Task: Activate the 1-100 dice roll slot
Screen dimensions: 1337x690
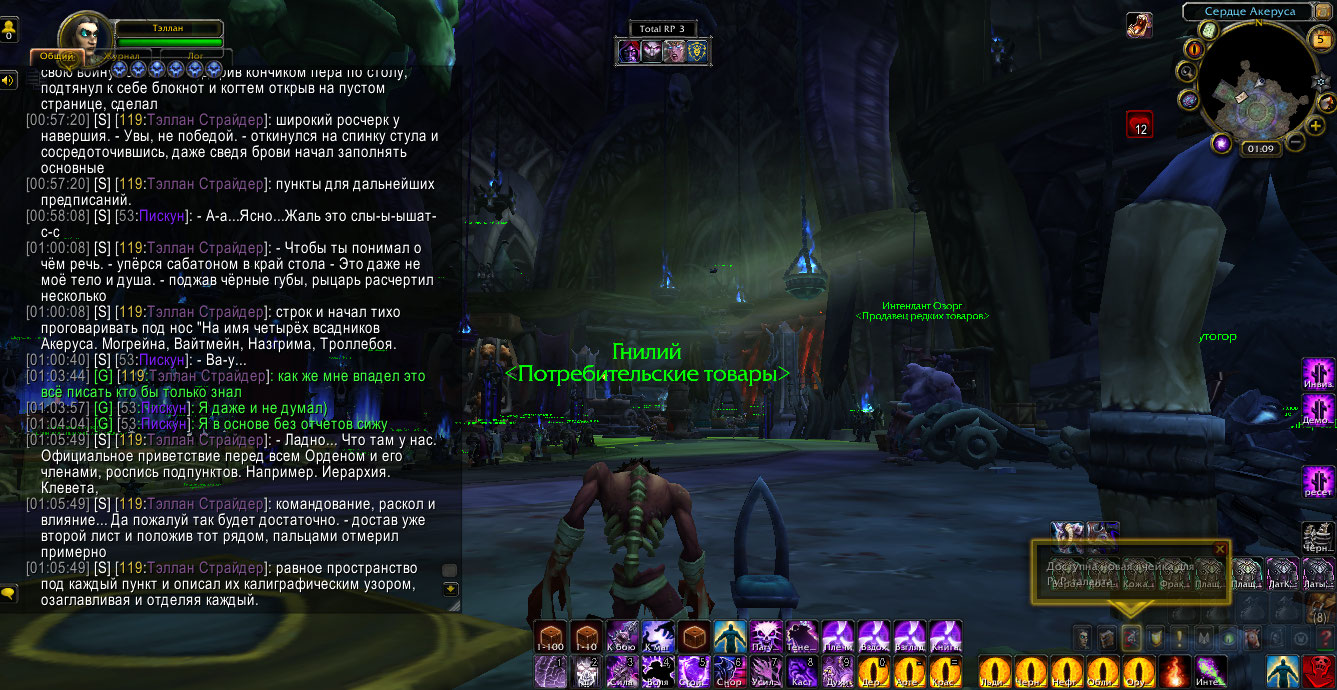Action: (550, 635)
